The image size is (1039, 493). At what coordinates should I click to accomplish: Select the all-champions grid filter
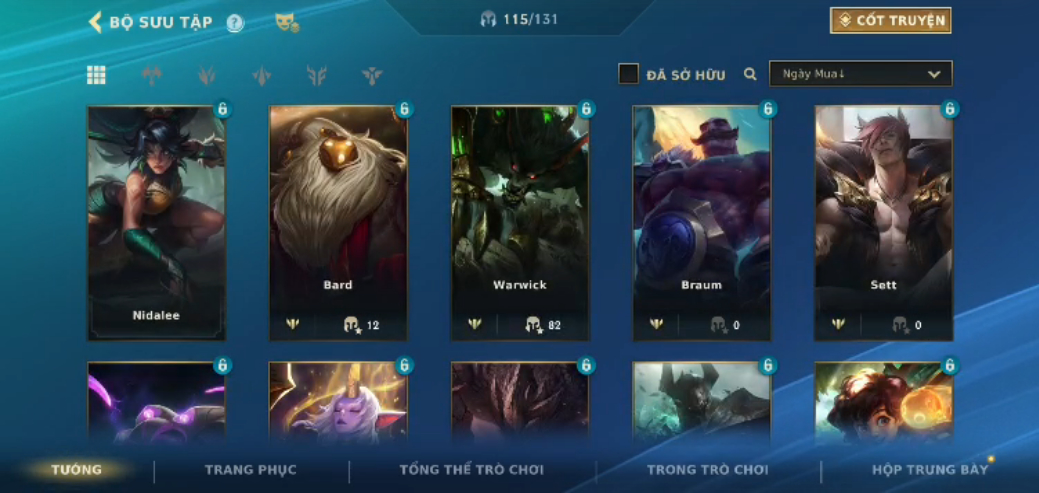pyautogui.click(x=96, y=75)
